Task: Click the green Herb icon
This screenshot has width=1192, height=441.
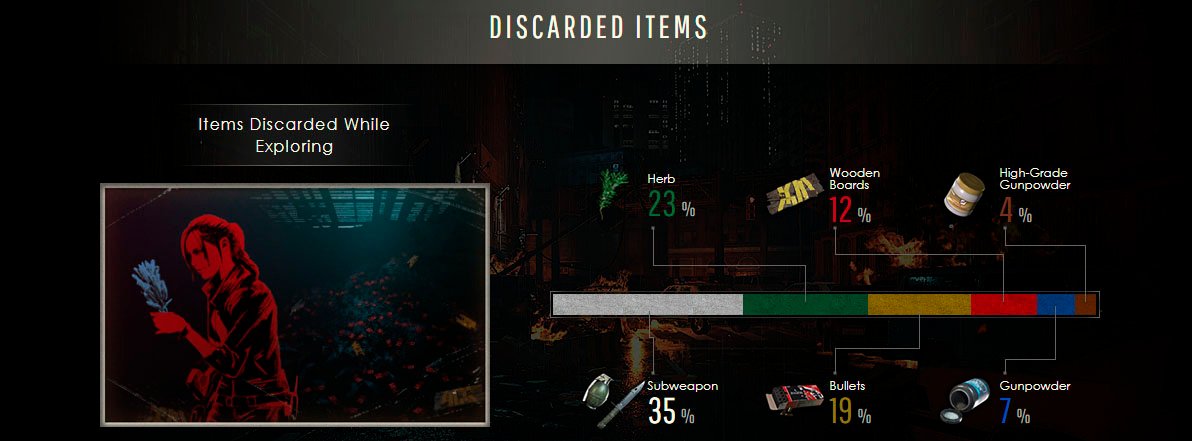Action: [x=611, y=193]
